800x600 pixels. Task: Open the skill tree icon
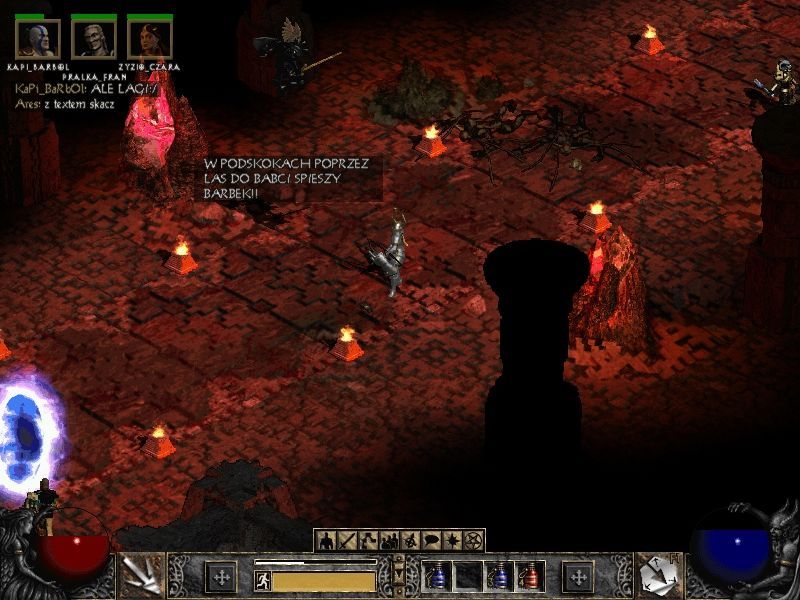click(x=368, y=541)
